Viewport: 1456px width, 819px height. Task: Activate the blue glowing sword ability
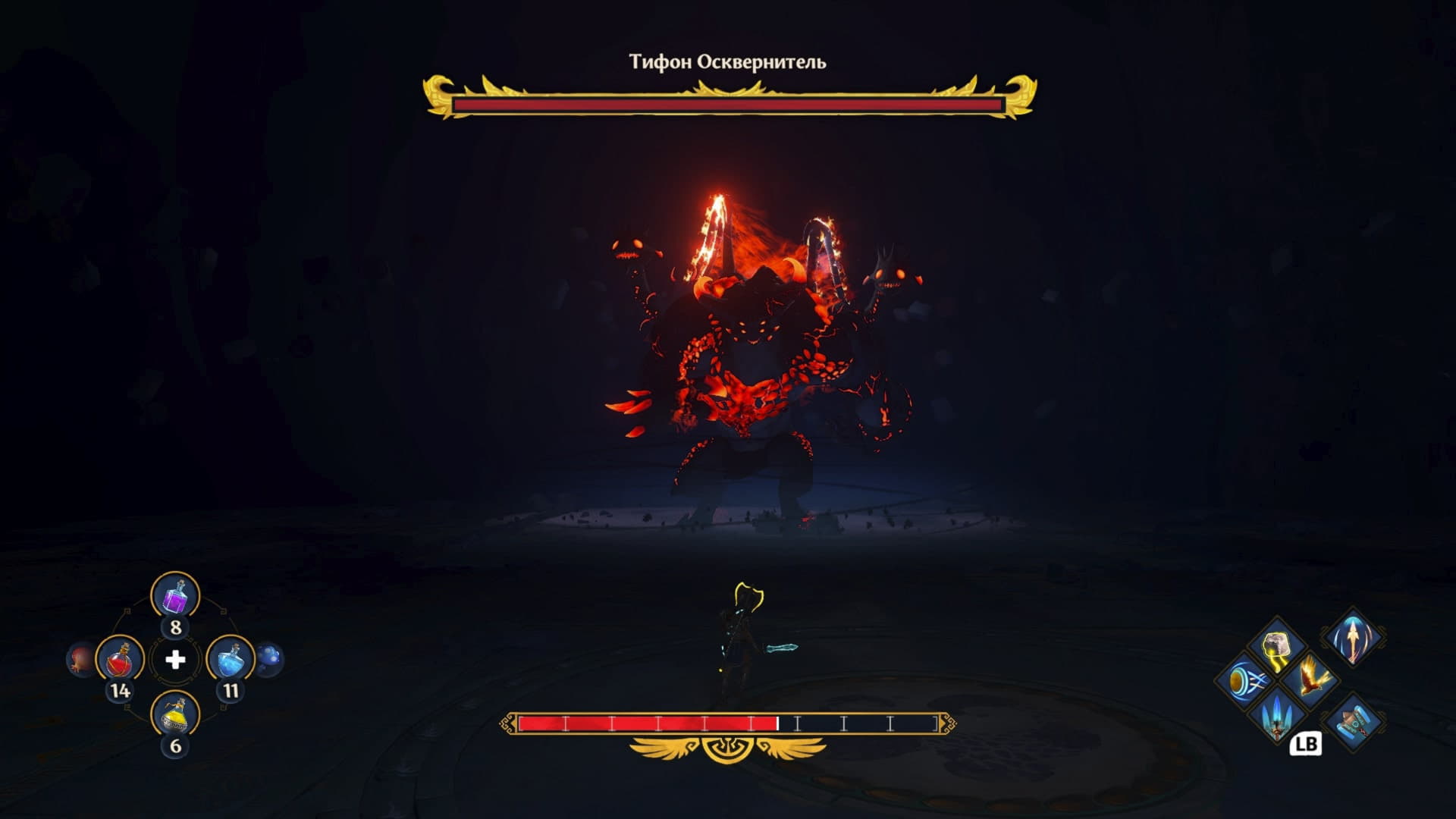pos(1278,715)
